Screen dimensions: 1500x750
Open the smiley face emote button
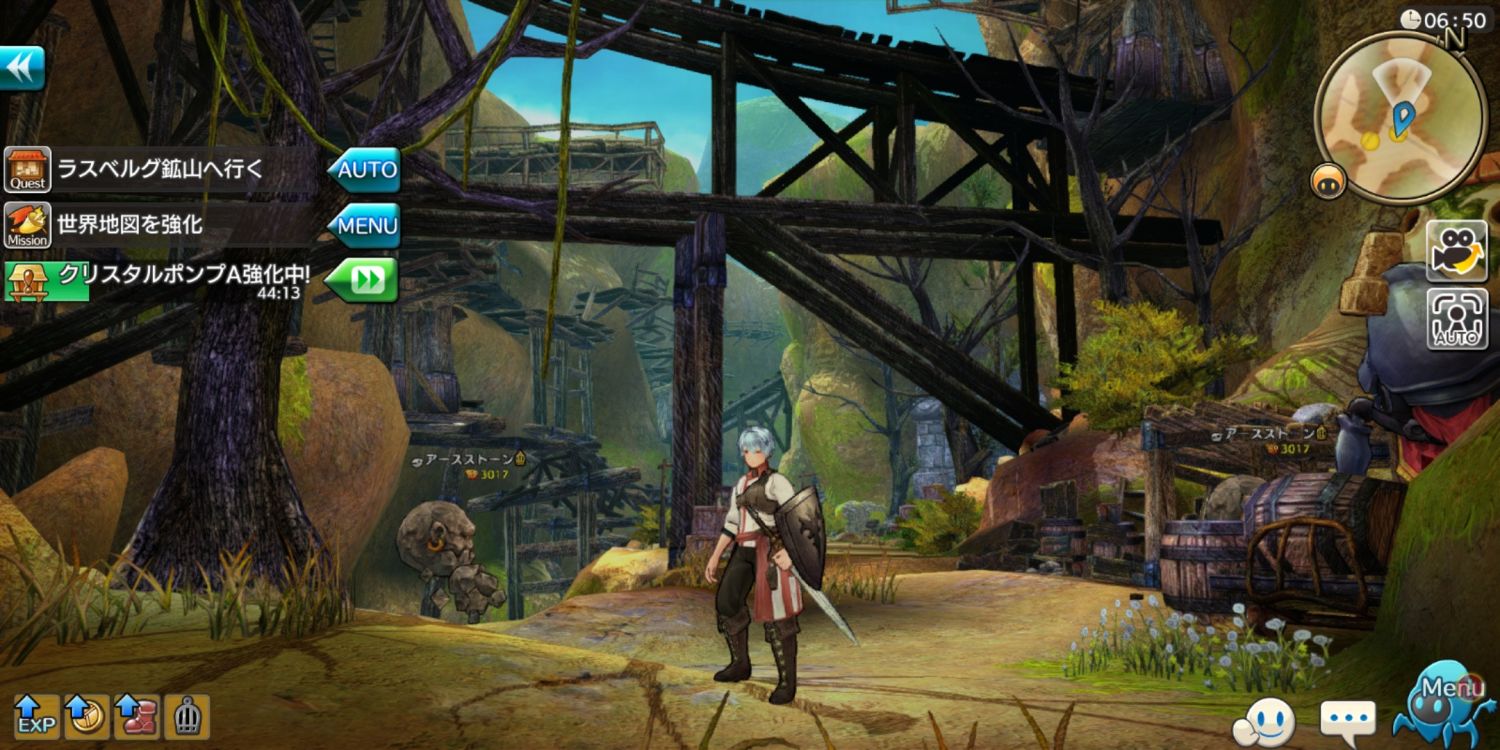[x=1264, y=719]
